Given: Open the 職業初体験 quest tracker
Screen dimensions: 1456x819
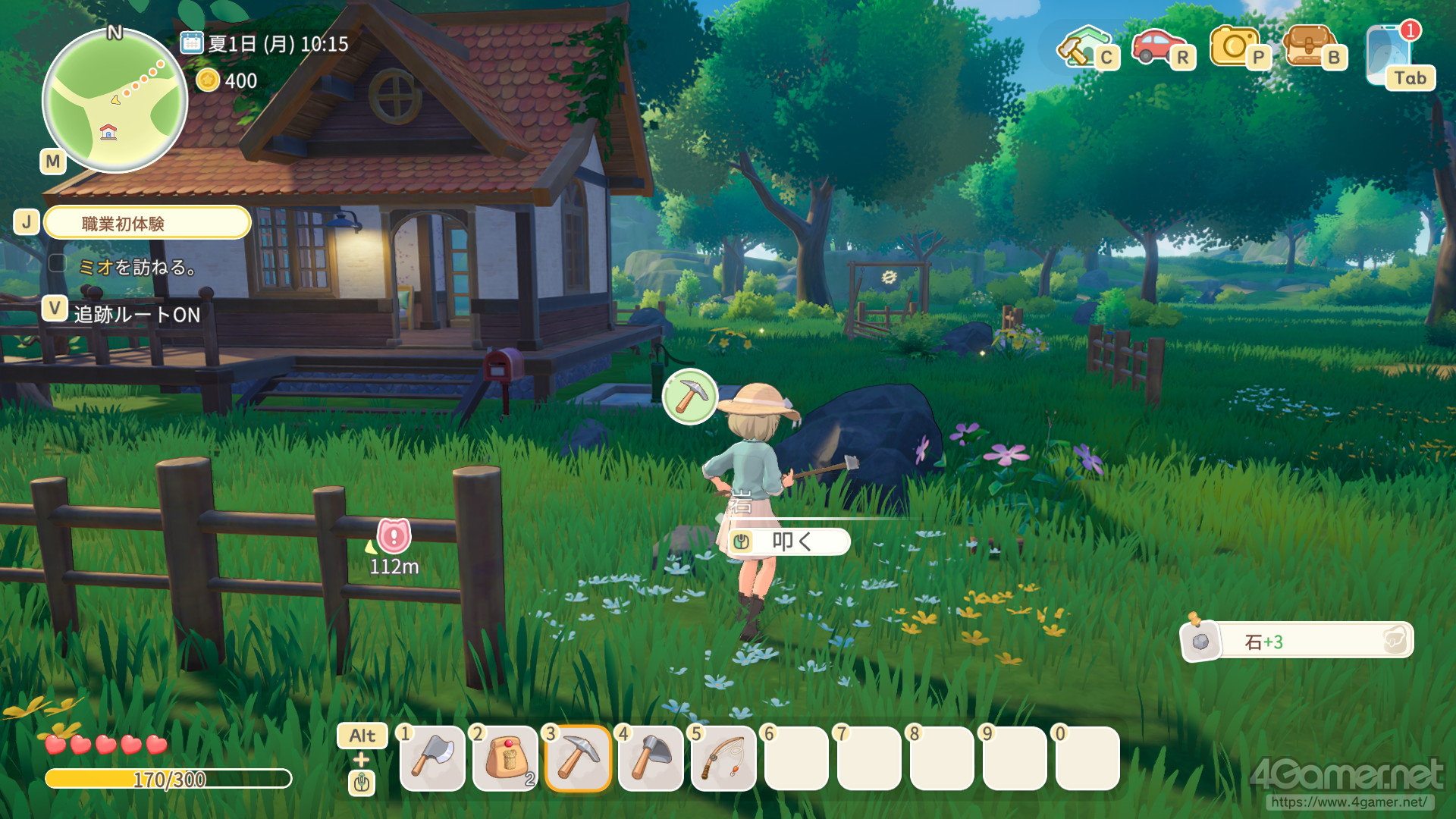Looking at the screenshot, I should 147,224.
